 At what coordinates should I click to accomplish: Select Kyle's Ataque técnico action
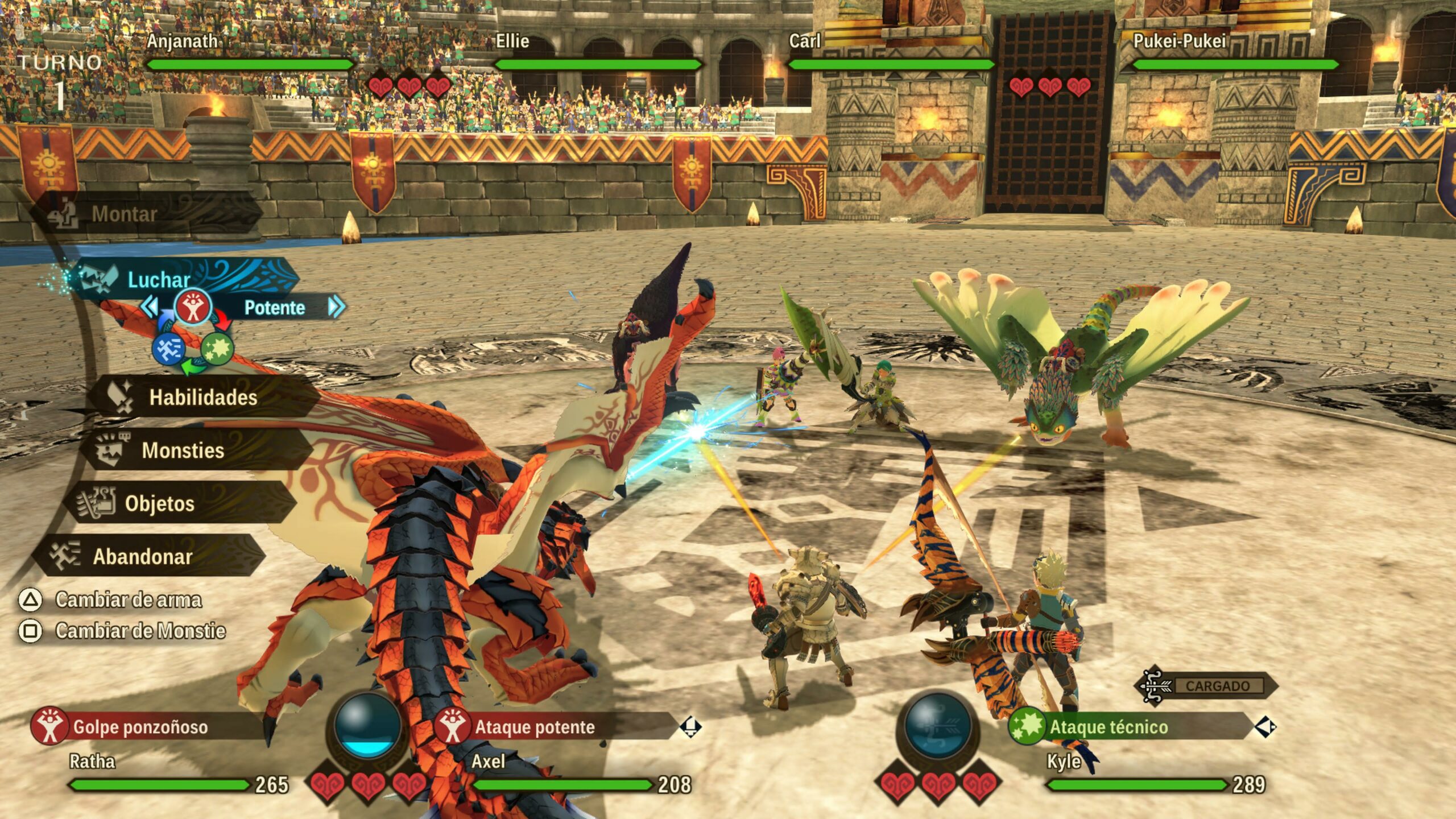[x=1108, y=727]
